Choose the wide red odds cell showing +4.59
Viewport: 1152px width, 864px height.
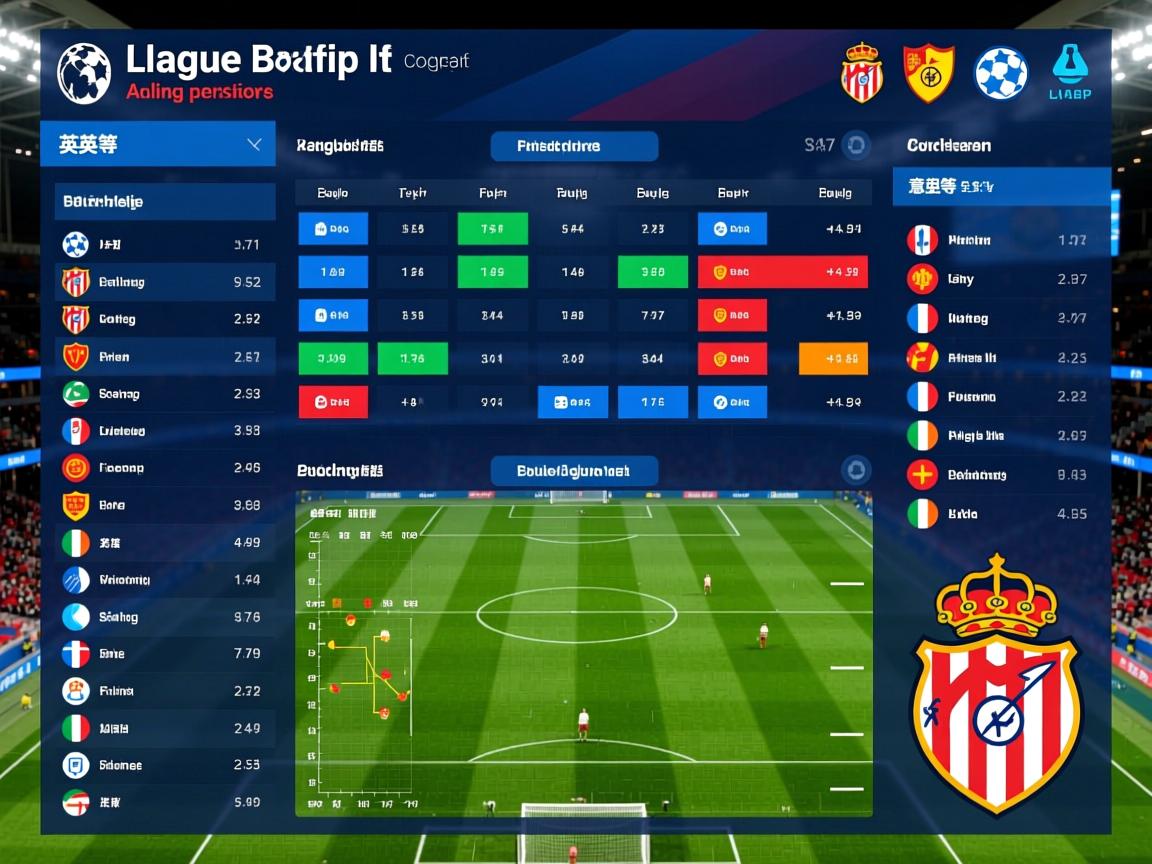[782, 272]
